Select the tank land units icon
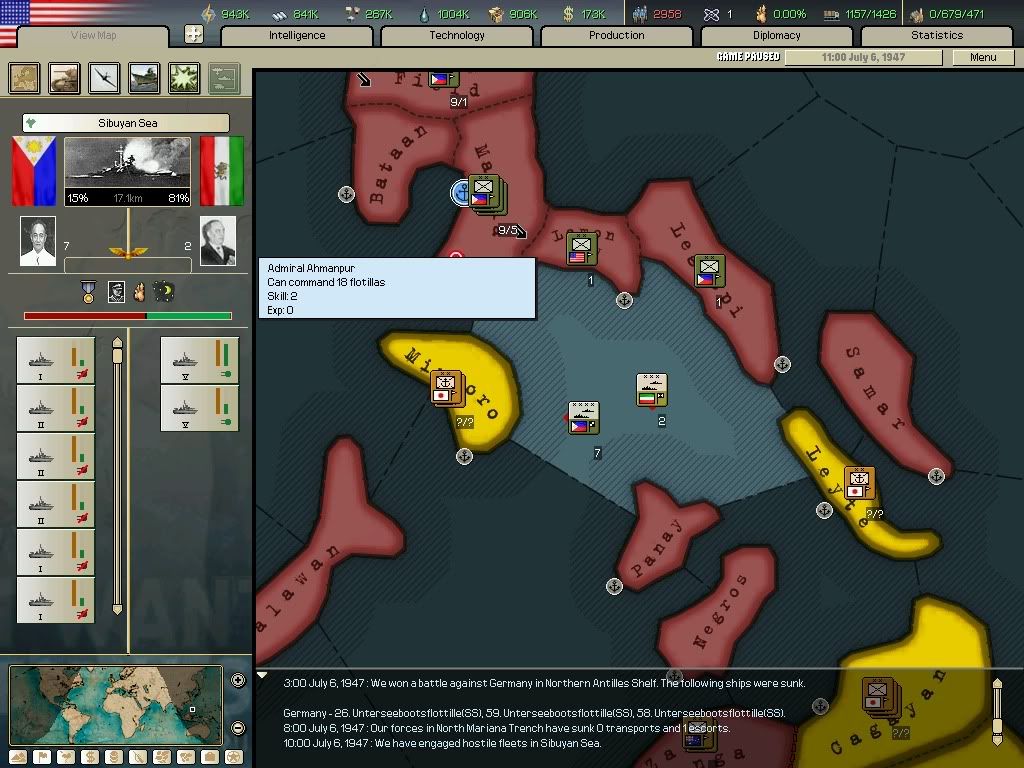This screenshot has width=1024, height=768. click(x=65, y=78)
